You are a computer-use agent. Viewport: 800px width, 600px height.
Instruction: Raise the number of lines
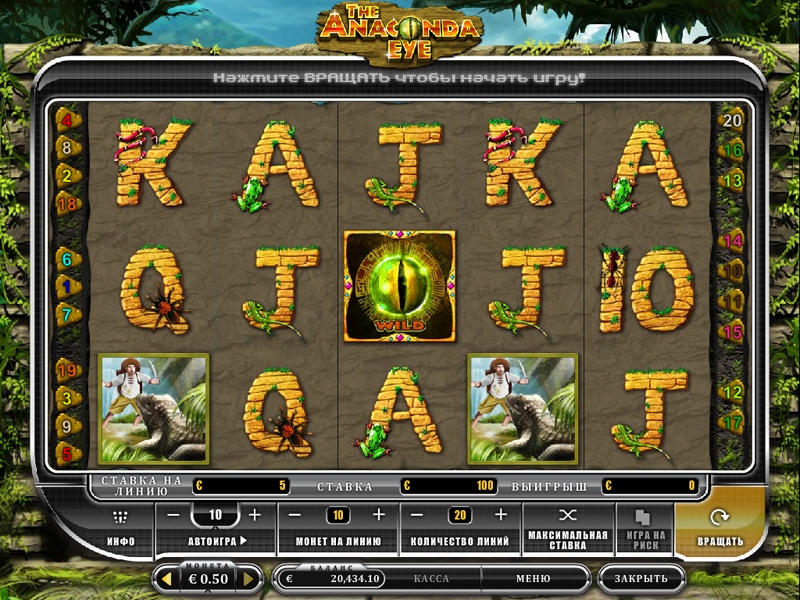pos(500,515)
